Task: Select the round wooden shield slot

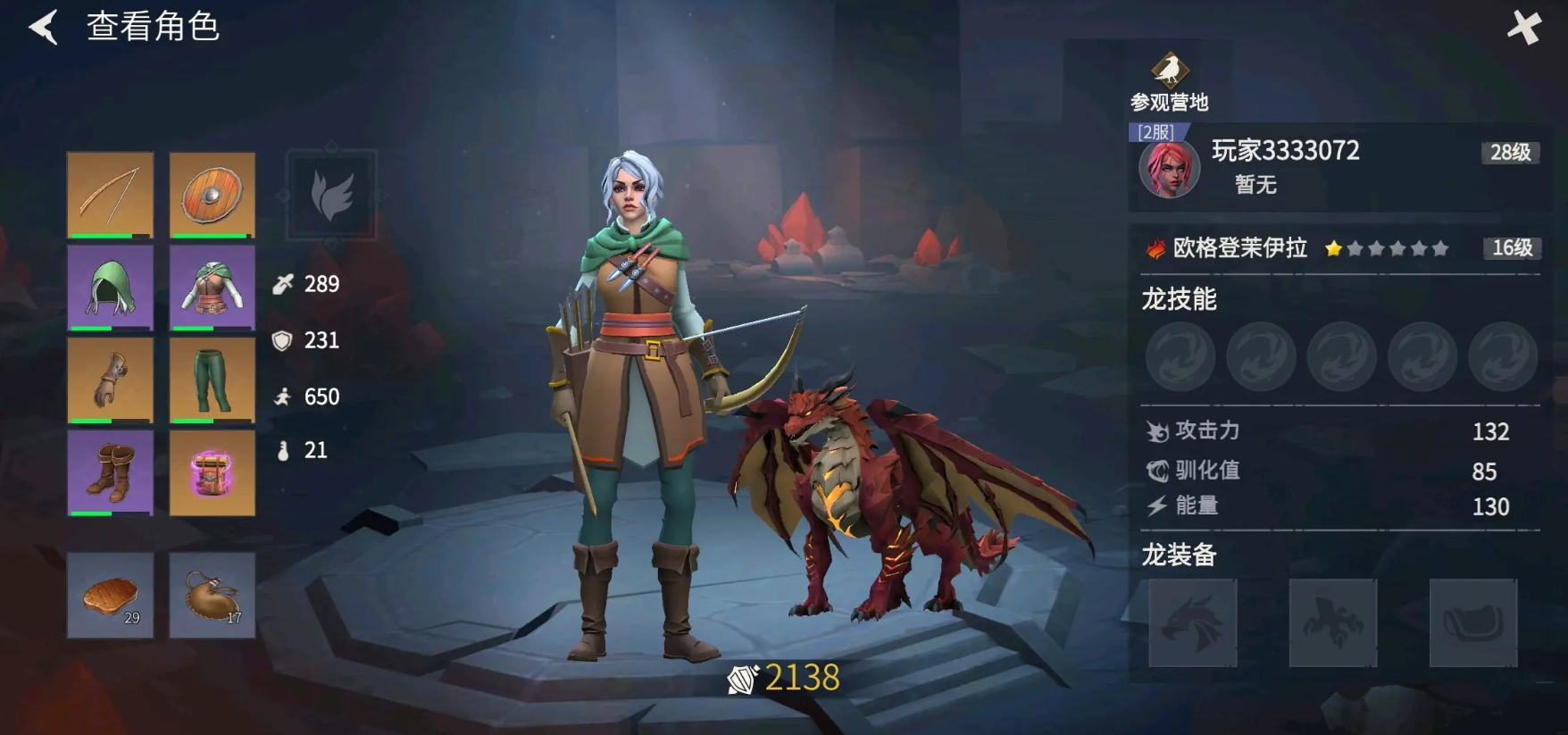Action: [212, 195]
